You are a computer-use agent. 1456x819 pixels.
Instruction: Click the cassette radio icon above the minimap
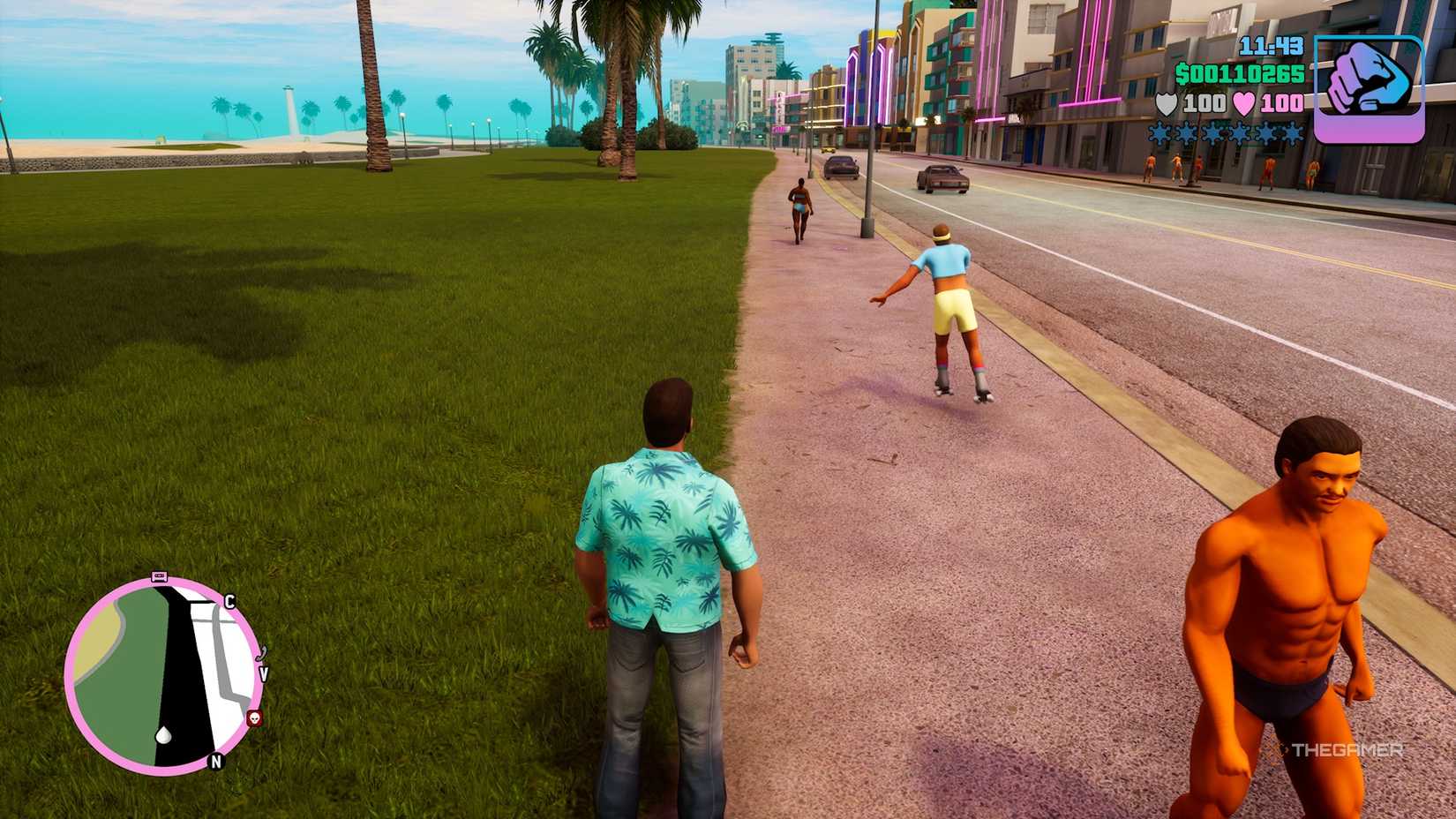158,575
